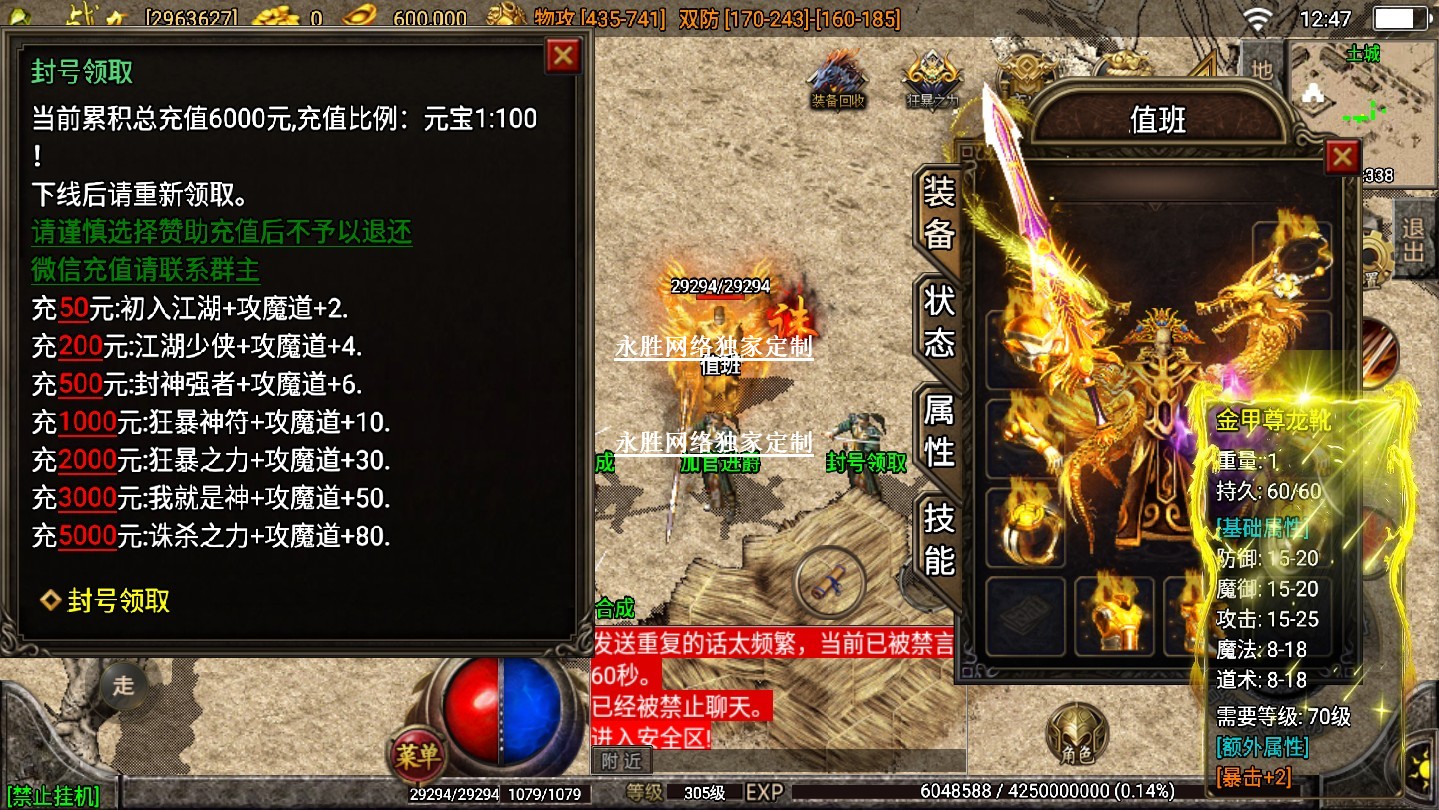The image size is (1439, 810).
Task: Close the 封号领取 title reward dialog
Action: pyautogui.click(x=563, y=56)
